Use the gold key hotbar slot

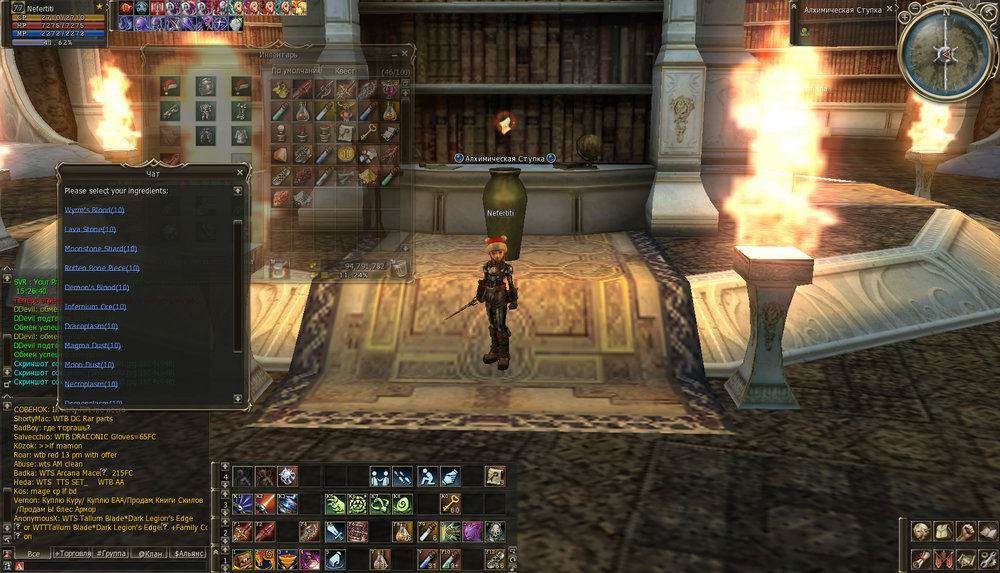[x=452, y=504]
